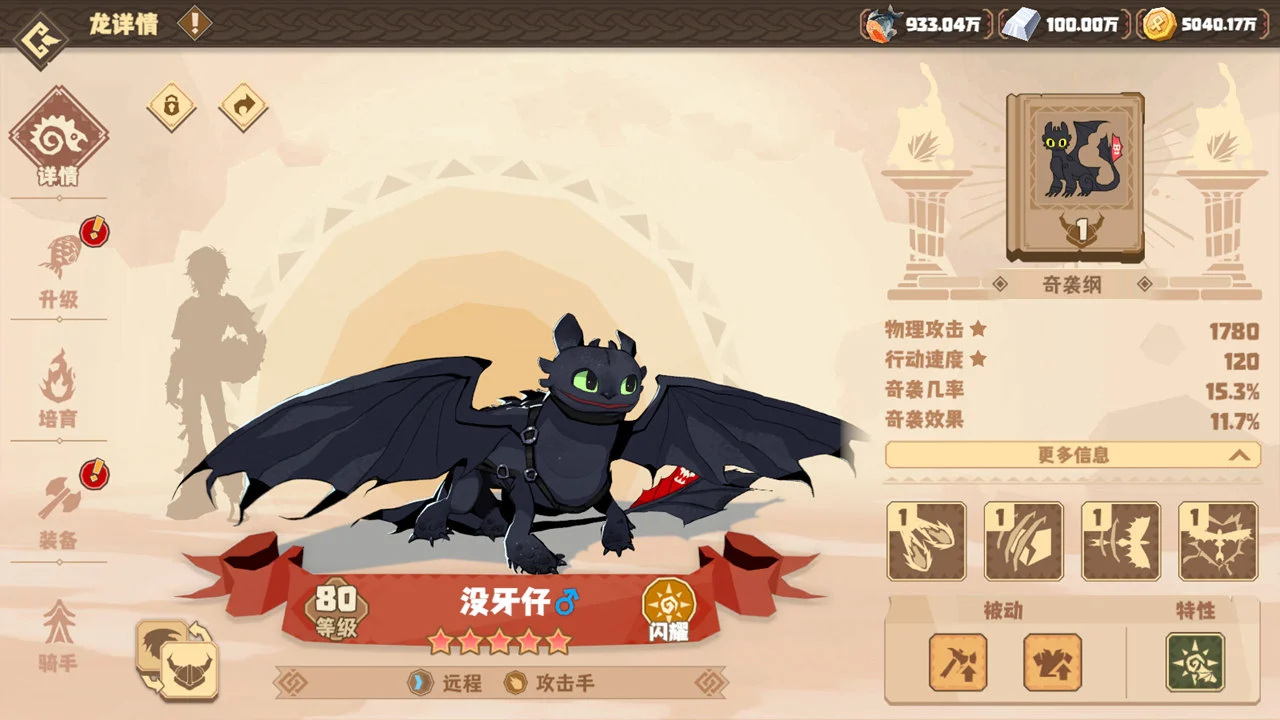Inspect the green 特性 trait icon
Viewport: 1280px width, 720px height.
pyautogui.click(x=1195, y=662)
